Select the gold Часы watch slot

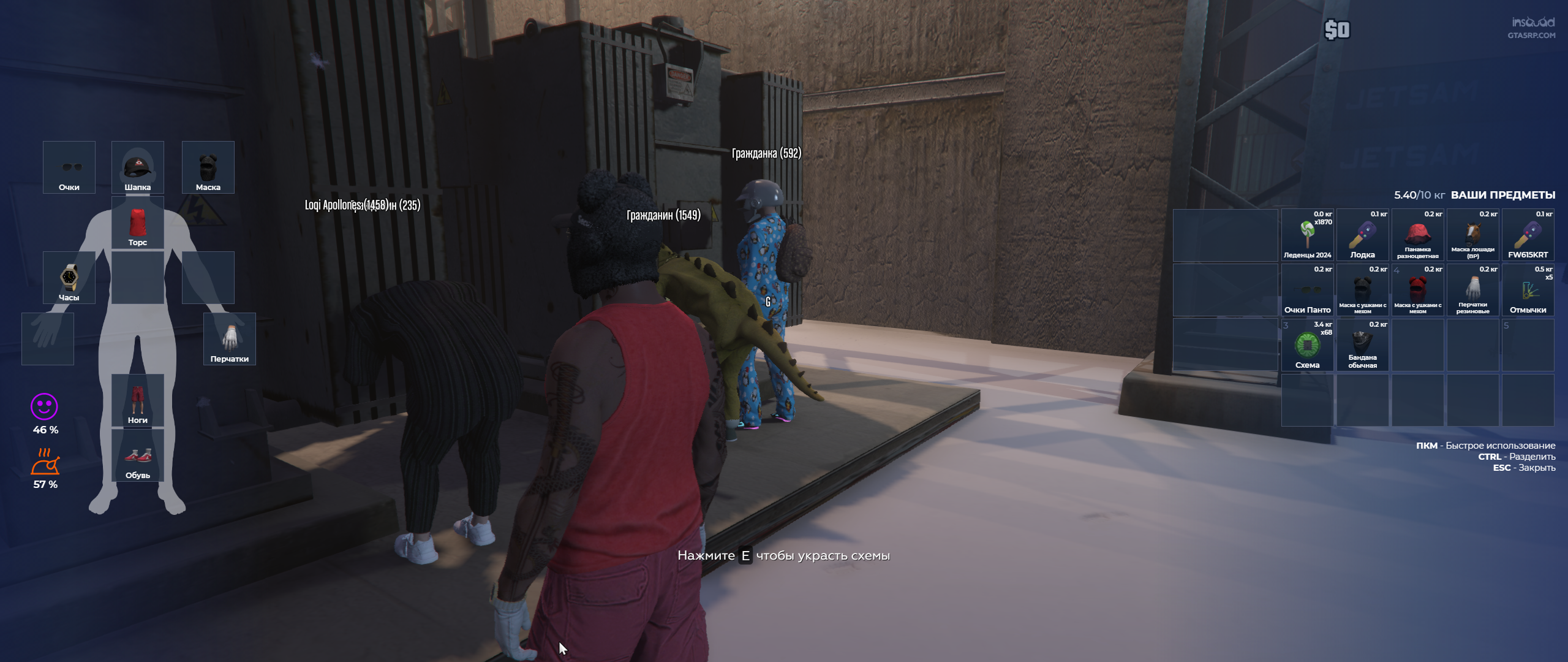(x=69, y=278)
